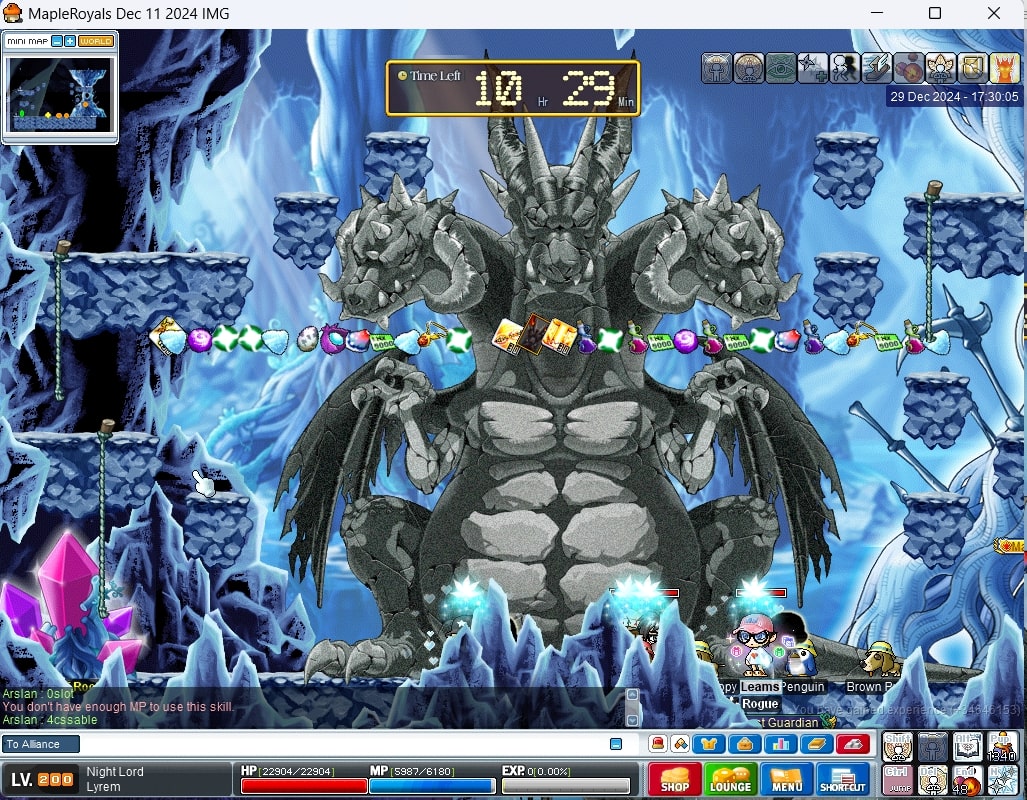The height and width of the screenshot is (800, 1027).
Task: Open the skill book icon button
Action: (x=816, y=744)
